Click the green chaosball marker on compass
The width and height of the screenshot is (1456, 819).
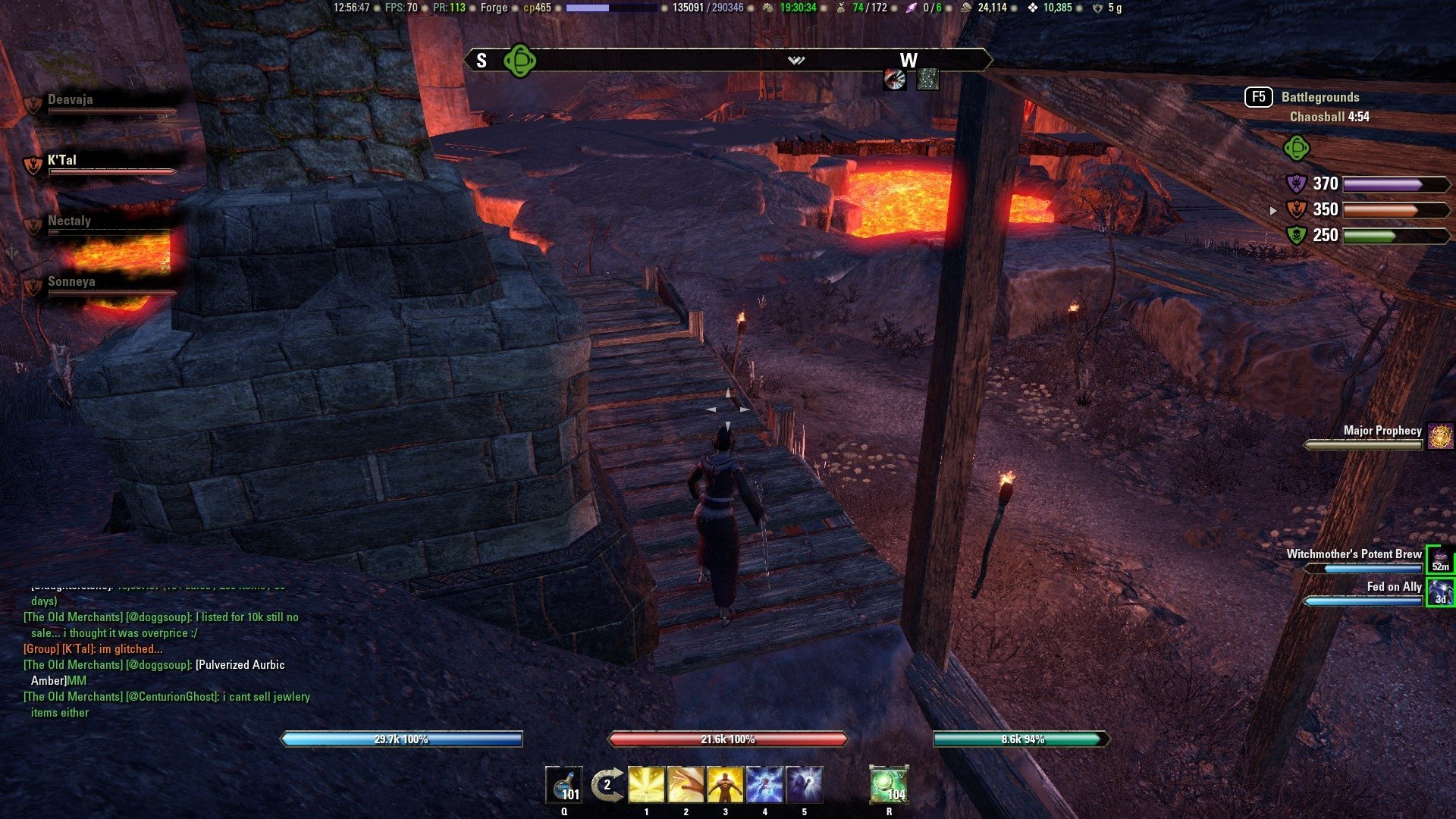pyautogui.click(x=520, y=61)
